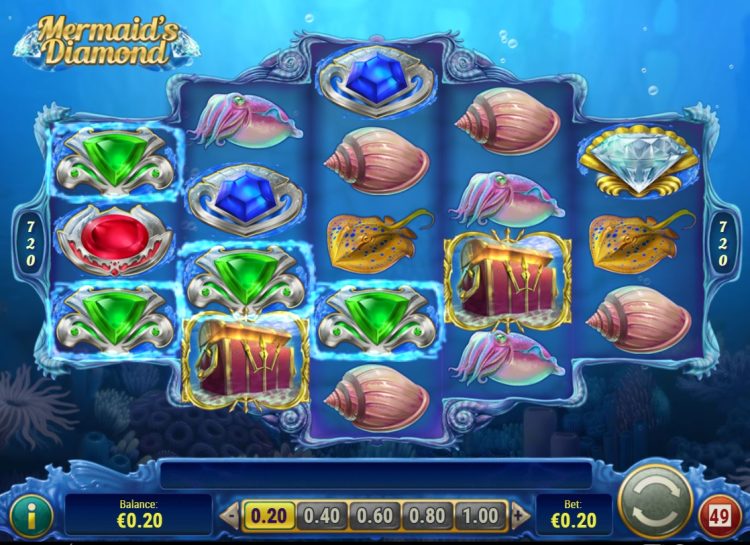The width and height of the screenshot is (750, 545).
Task: Click the left arrow to decrease bet
Action: tap(229, 516)
